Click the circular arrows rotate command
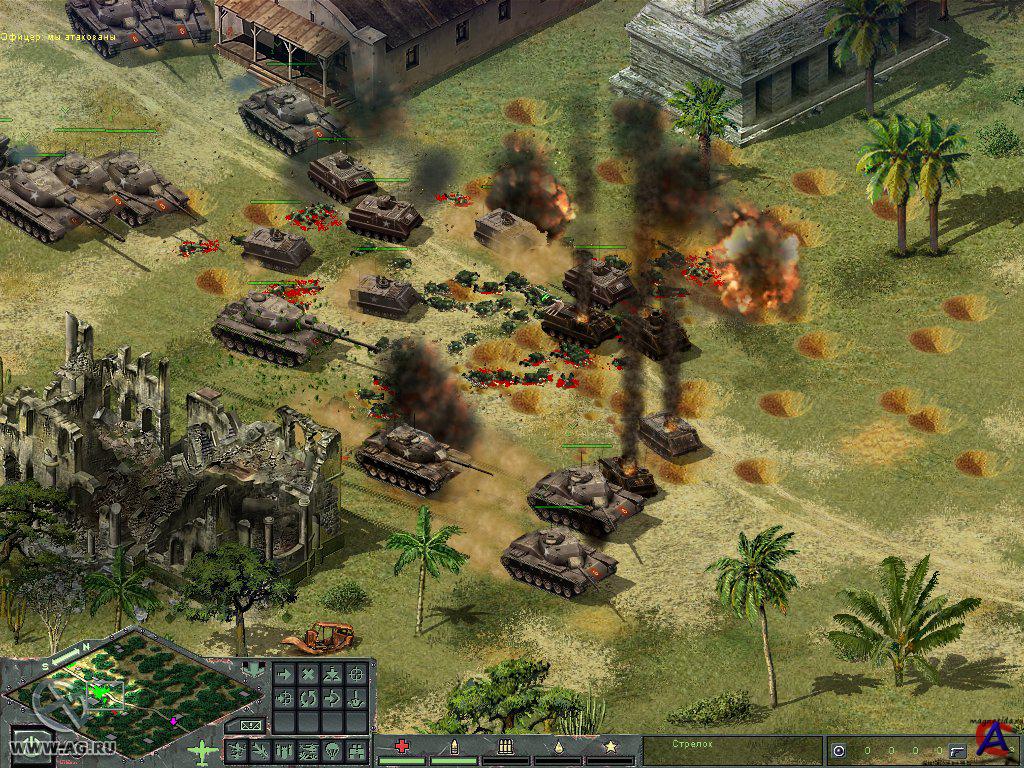1024x768 pixels. coord(308,698)
